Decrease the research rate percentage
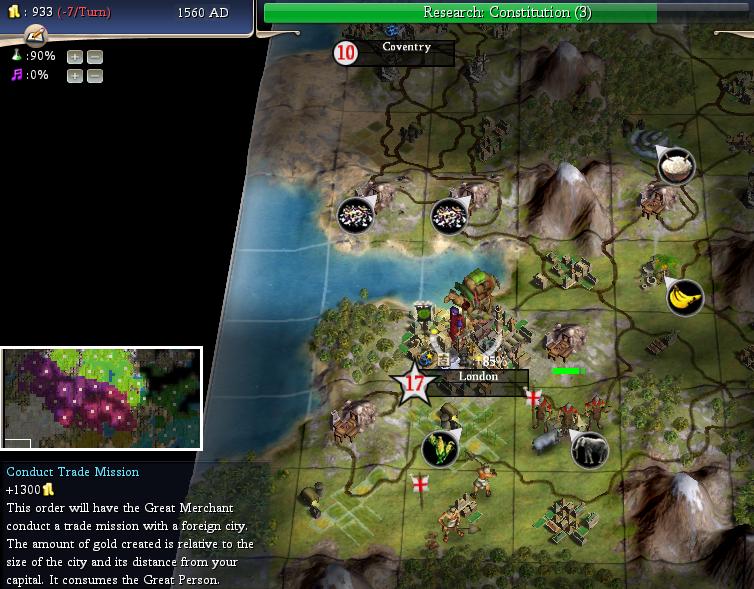Image resolution: width=754 pixels, height=589 pixels. click(x=93, y=57)
